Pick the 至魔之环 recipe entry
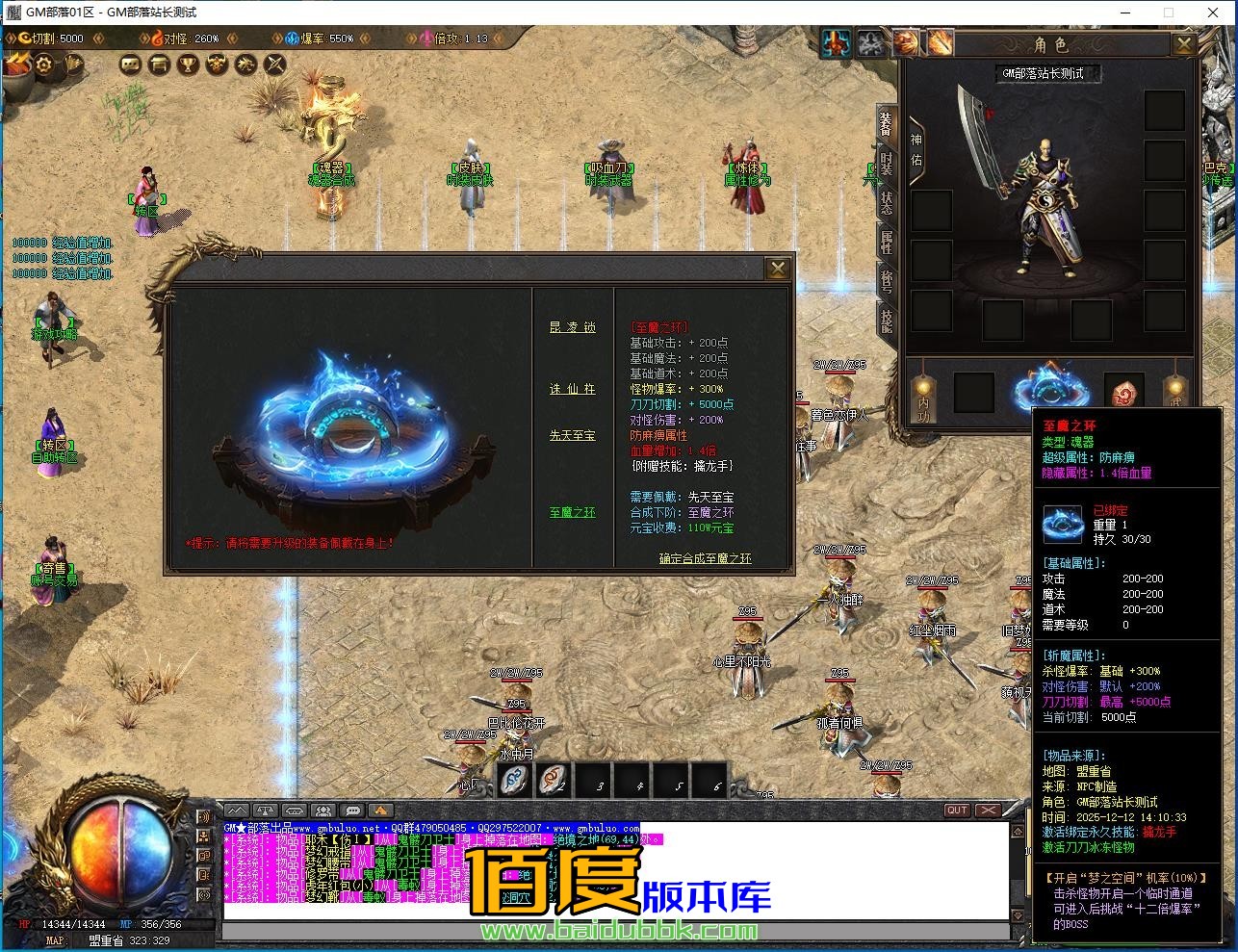Screen dimensions: 1238x952 point(573,512)
